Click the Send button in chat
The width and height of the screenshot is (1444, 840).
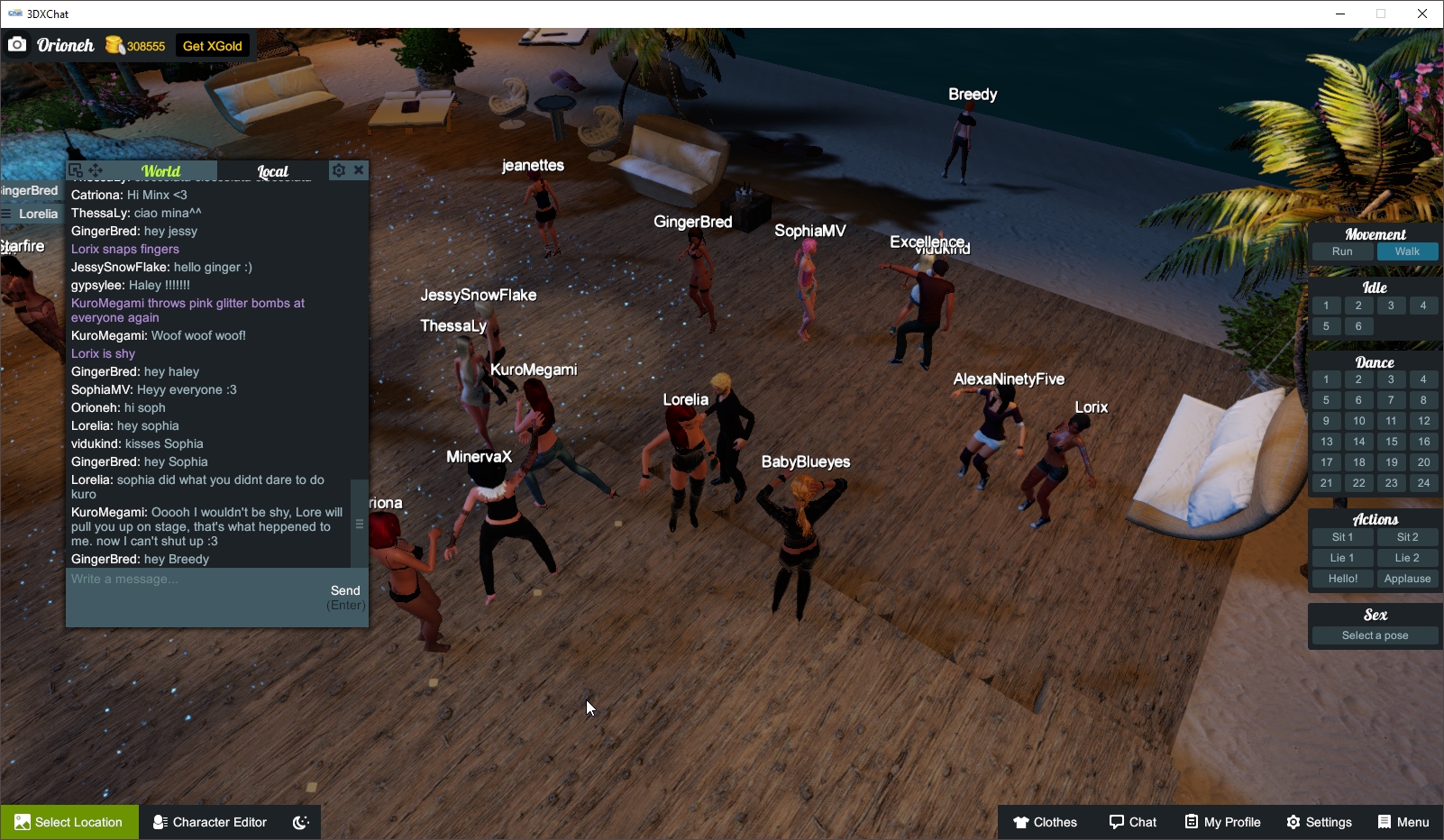[x=345, y=590]
